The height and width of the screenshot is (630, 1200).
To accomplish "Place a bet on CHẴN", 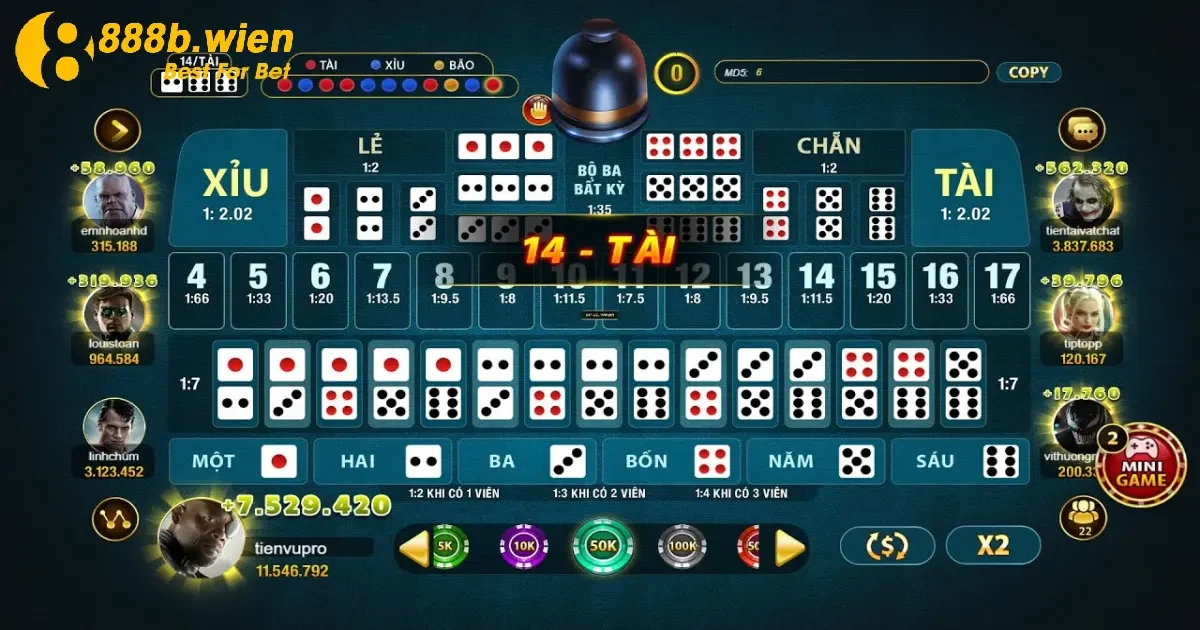I will 828,152.
